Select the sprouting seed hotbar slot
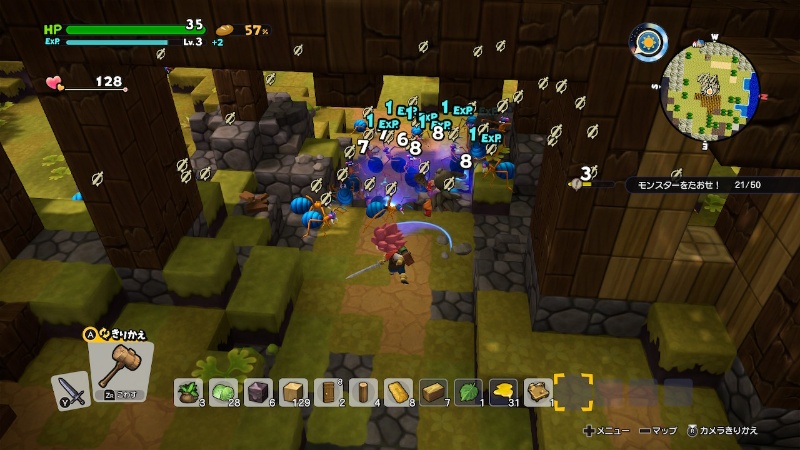 point(189,392)
